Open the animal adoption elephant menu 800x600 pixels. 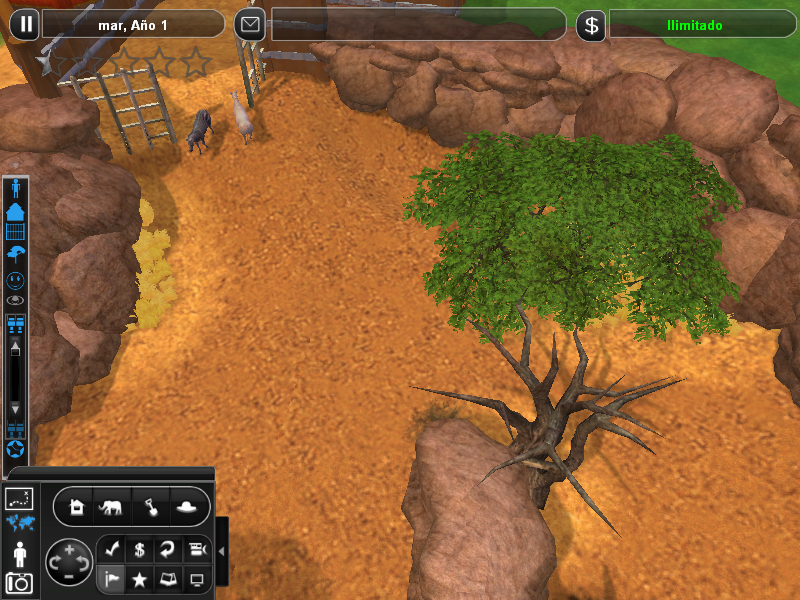[111, 507]
